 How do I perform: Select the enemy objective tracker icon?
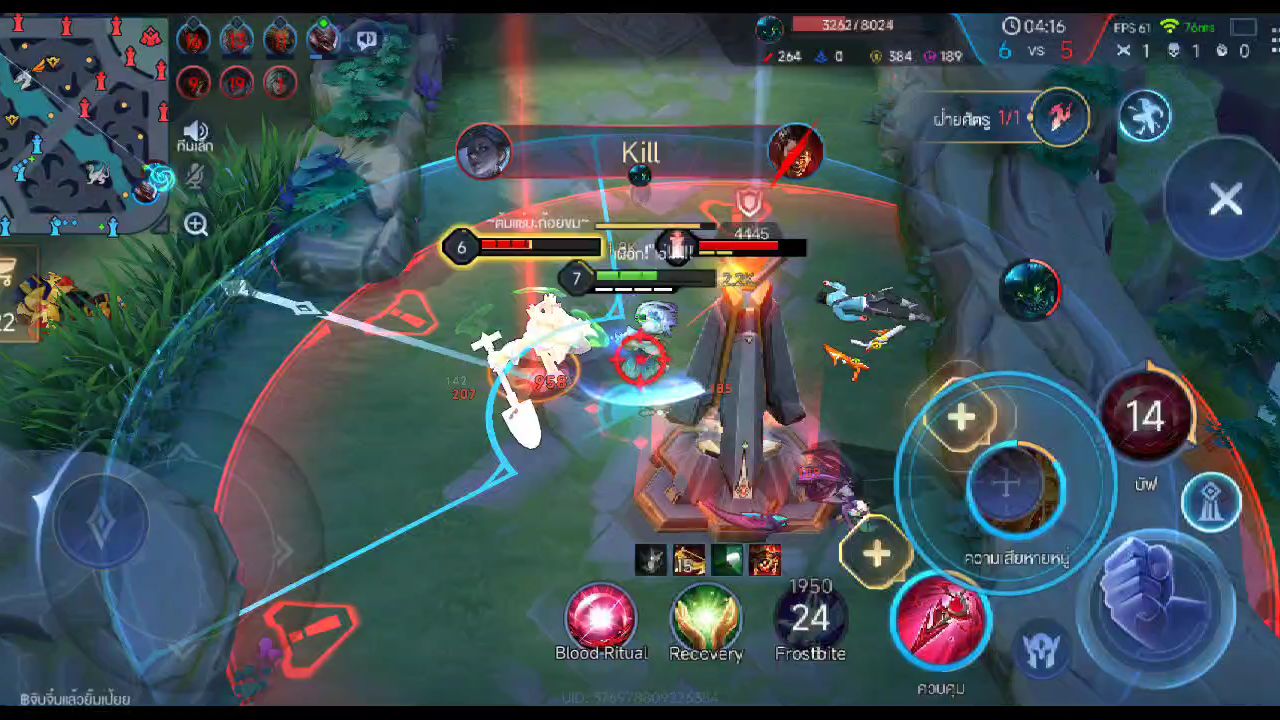click(1060, 117)
